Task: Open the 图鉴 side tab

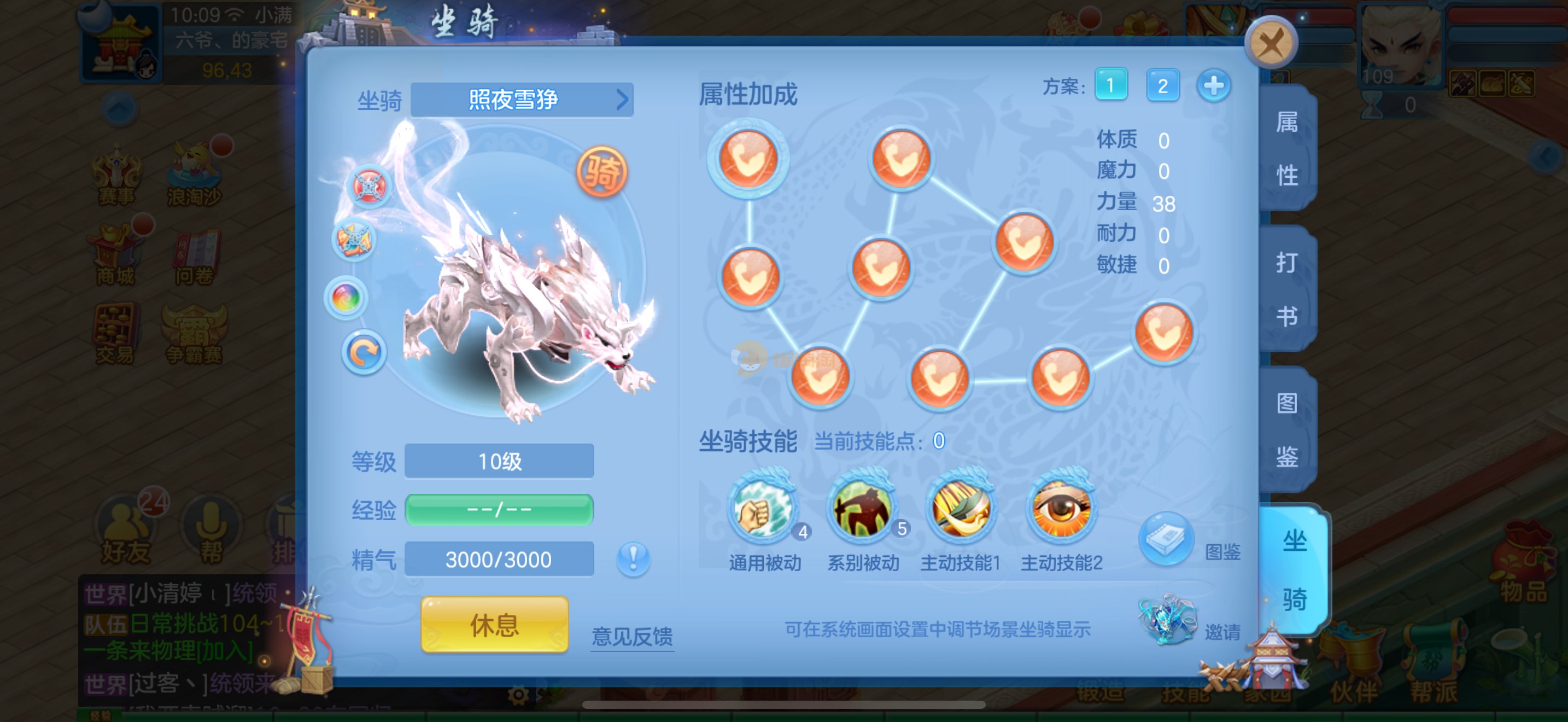Action: (1287, 429)
